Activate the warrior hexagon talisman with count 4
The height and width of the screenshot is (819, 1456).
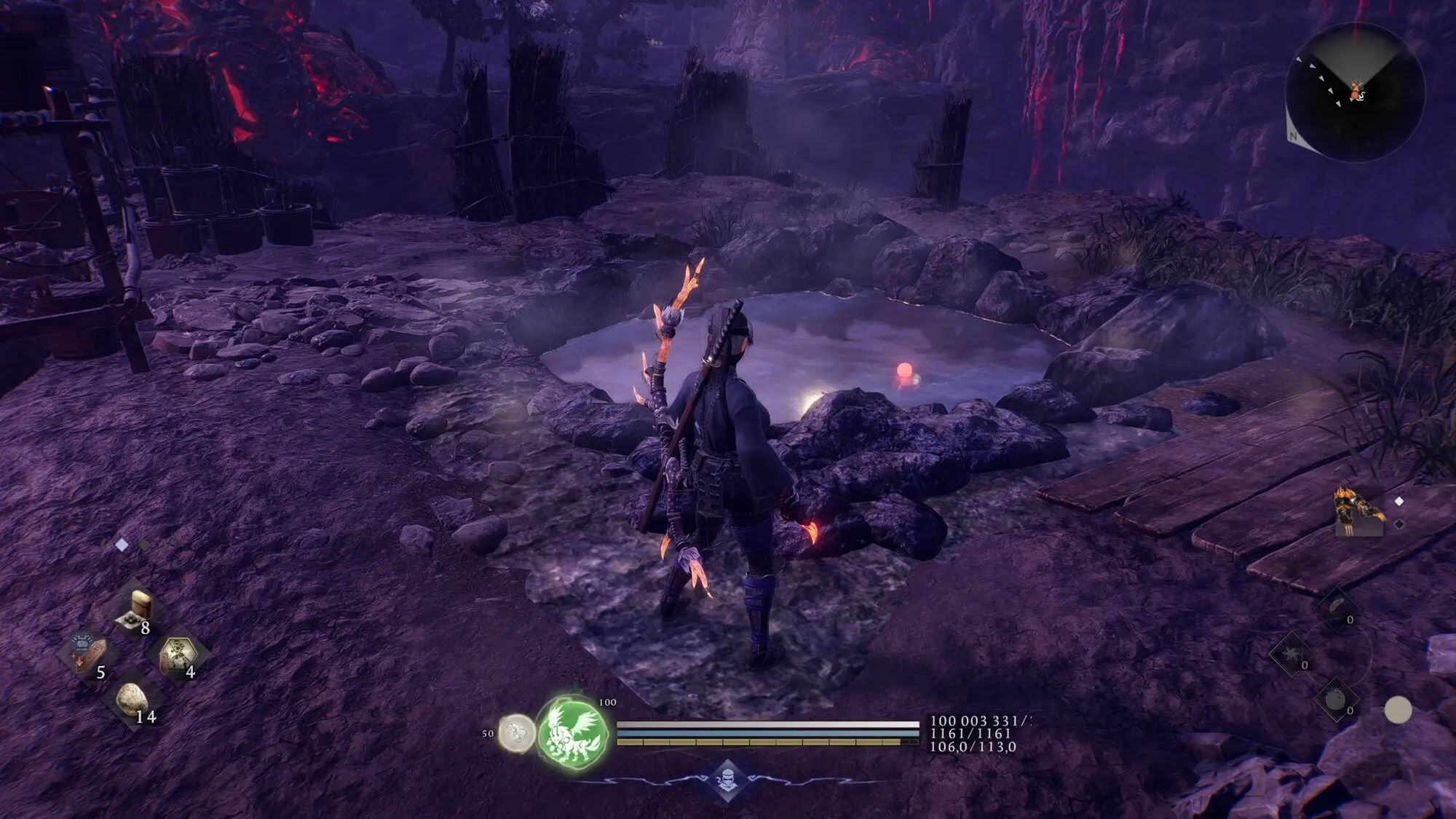(178, 655)
